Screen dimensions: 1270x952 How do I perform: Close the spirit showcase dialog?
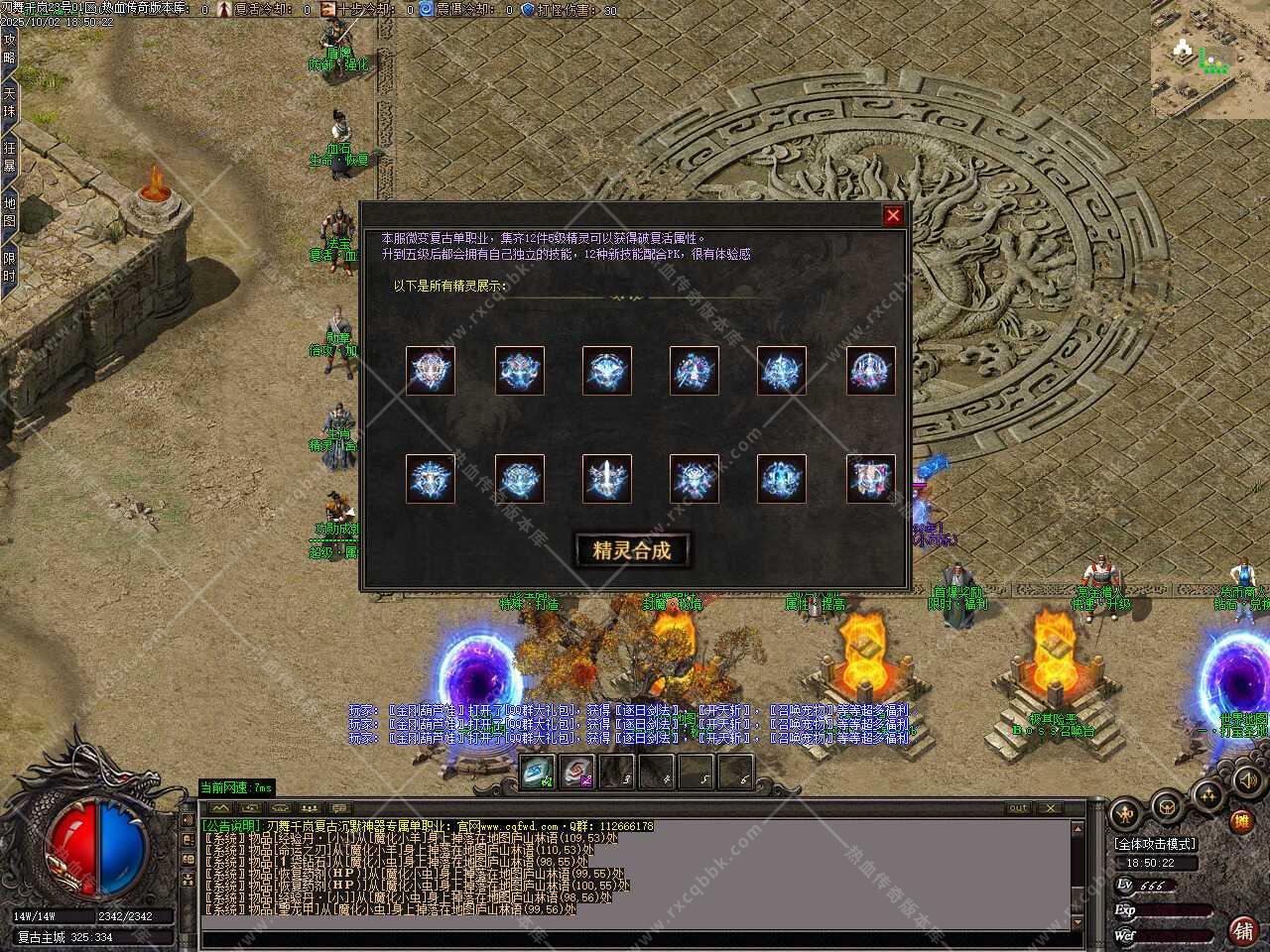click(x=893, y=215)
